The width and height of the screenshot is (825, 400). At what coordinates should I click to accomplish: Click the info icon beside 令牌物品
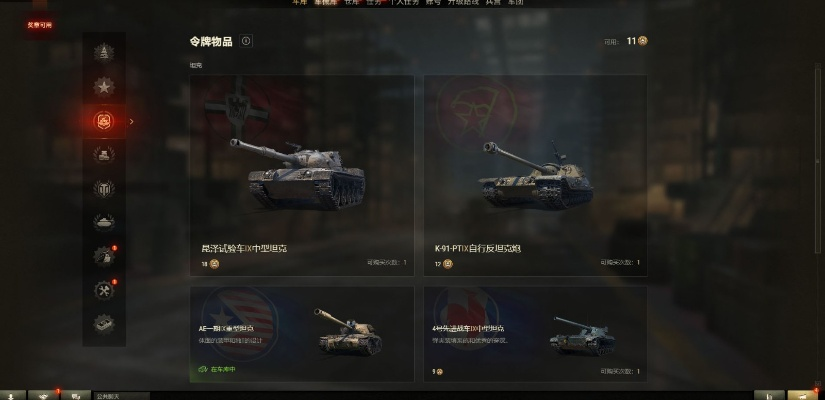click(x=246, y=41)
